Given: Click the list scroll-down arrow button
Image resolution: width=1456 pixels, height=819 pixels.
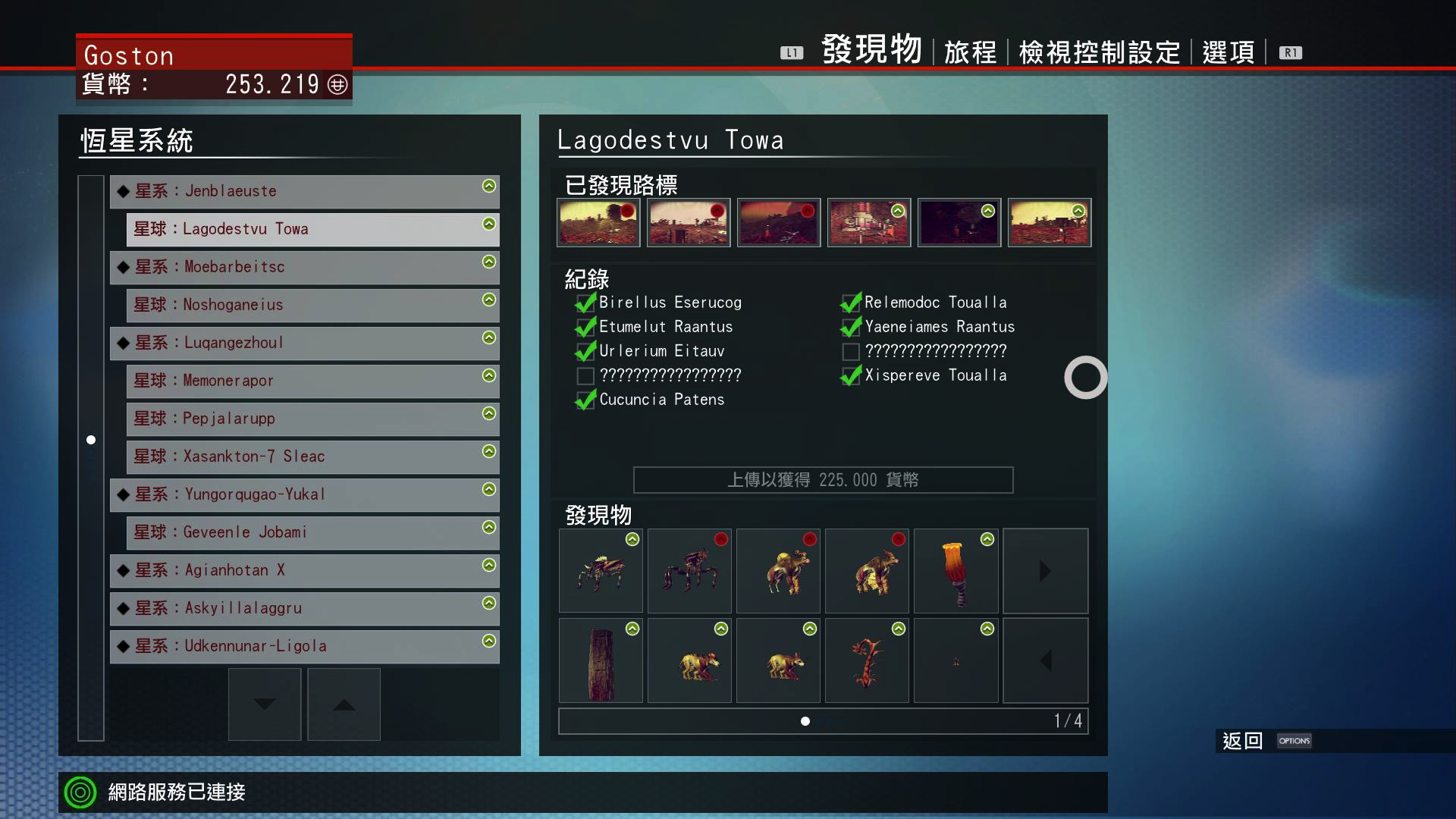Looking at the screenshot, I should (265, 704).
